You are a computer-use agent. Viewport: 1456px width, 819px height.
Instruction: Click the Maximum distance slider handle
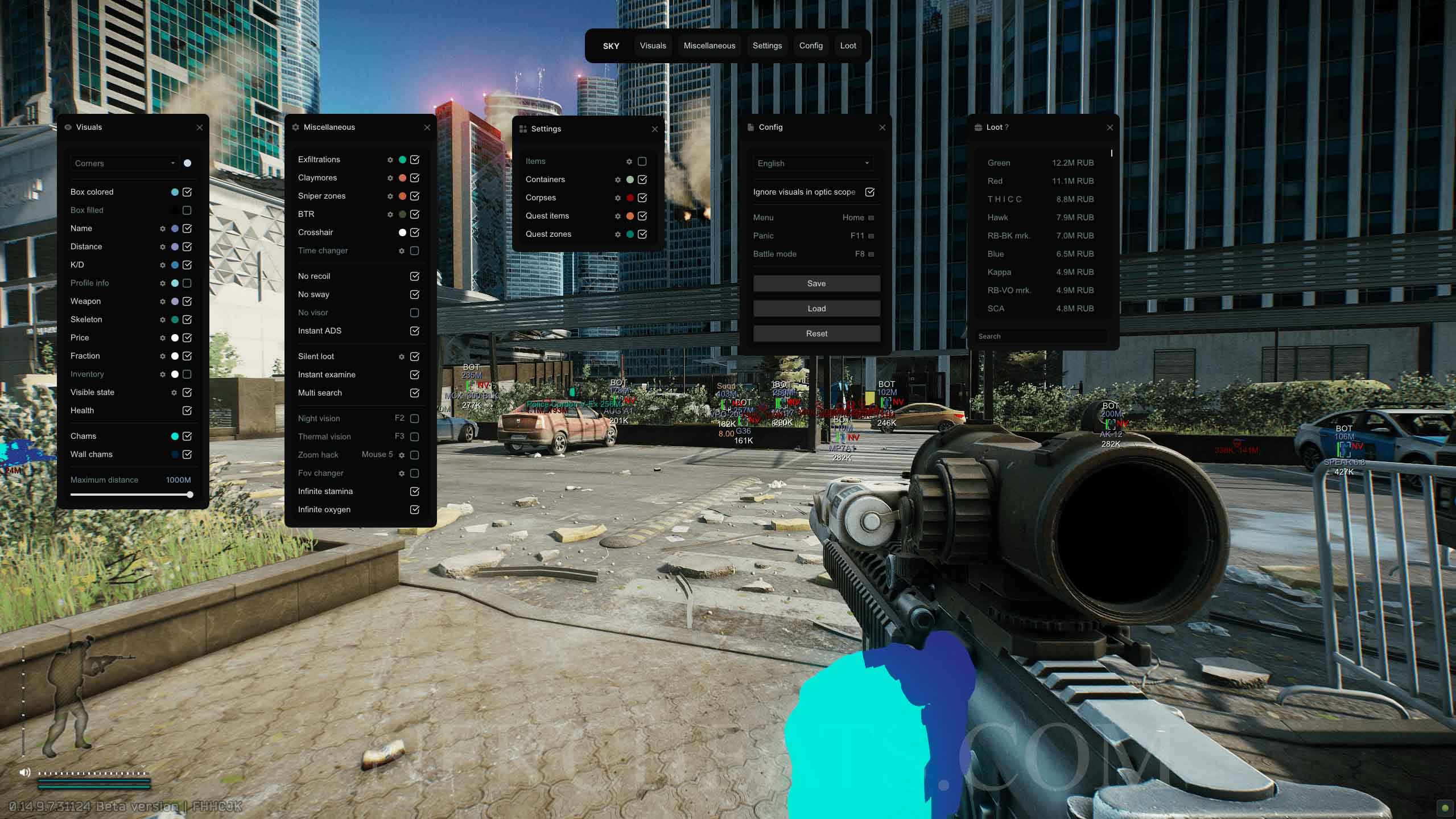click(x=190, y=495)
